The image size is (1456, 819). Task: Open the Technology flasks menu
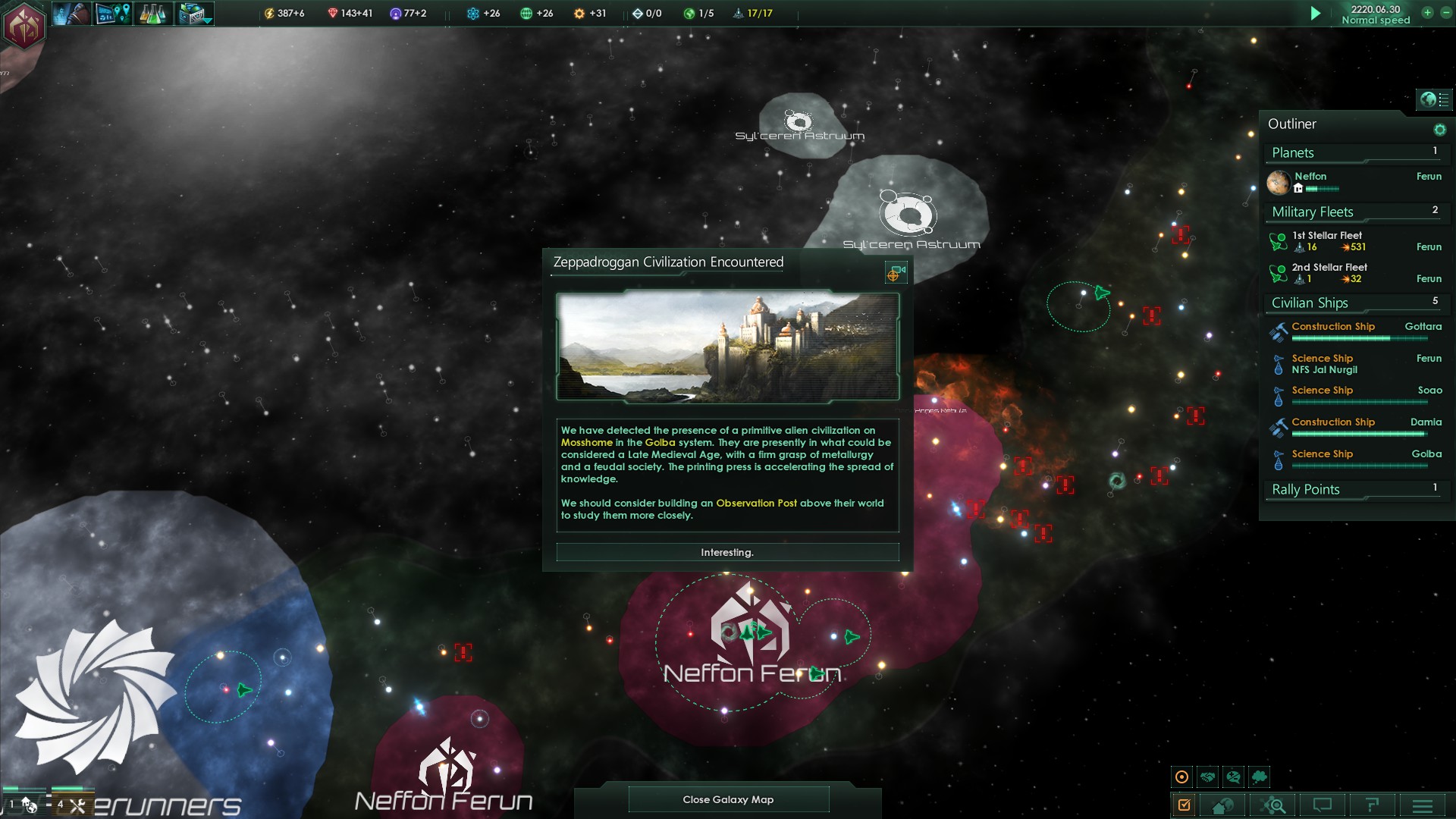[153, 14]
